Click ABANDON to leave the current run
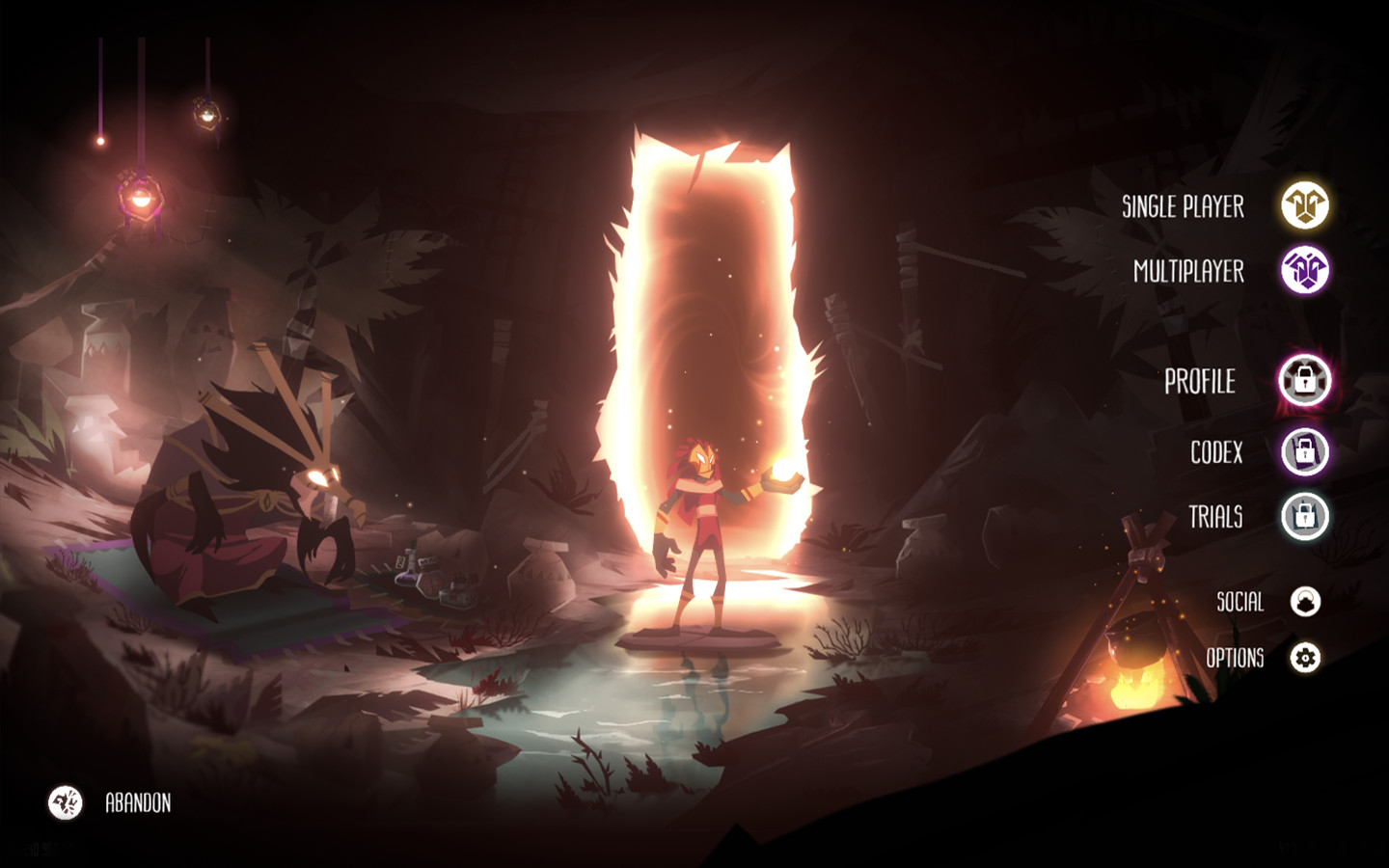 [x=139, y=800]
